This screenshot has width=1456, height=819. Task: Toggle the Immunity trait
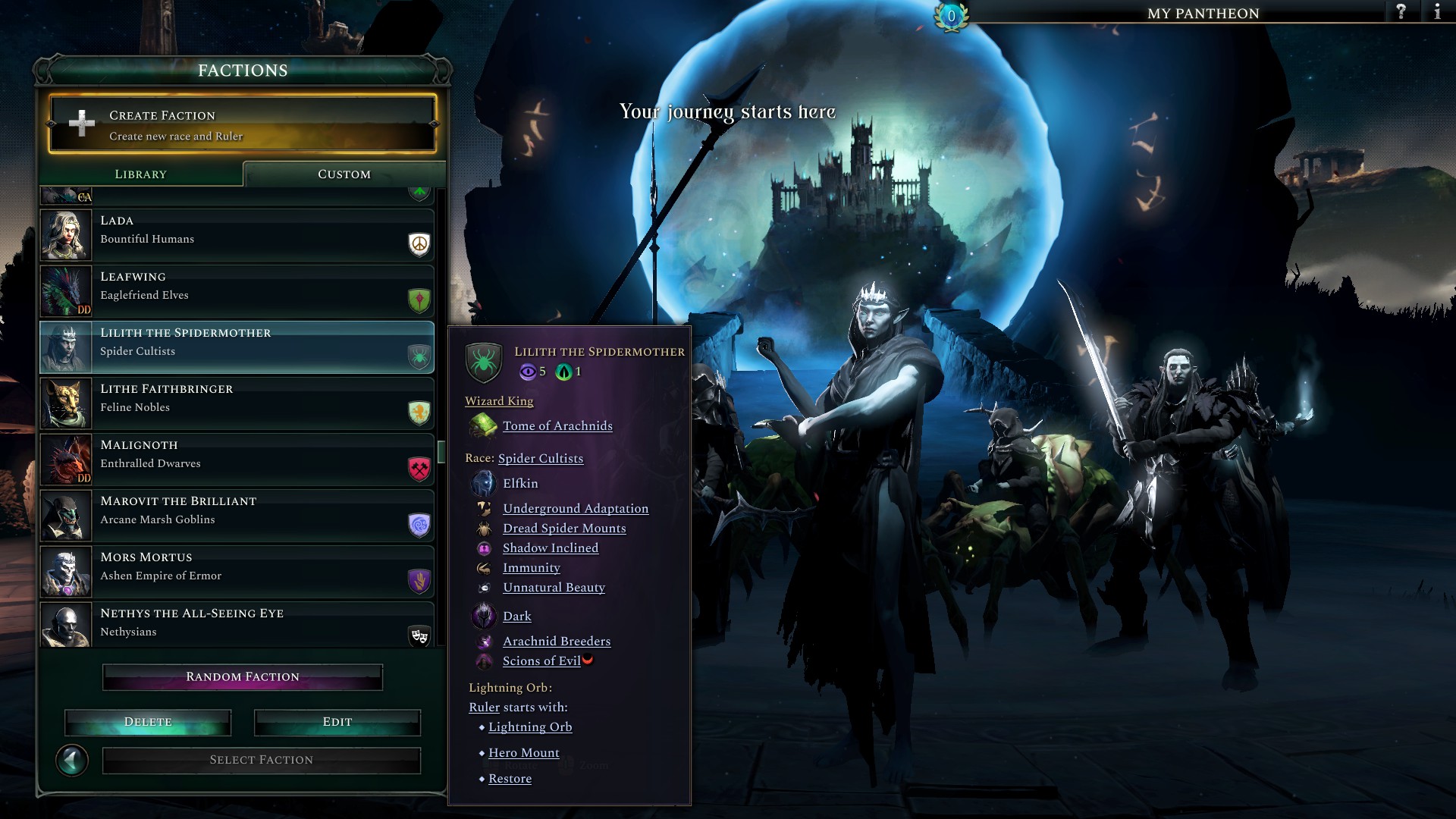[x=485, y=567]
